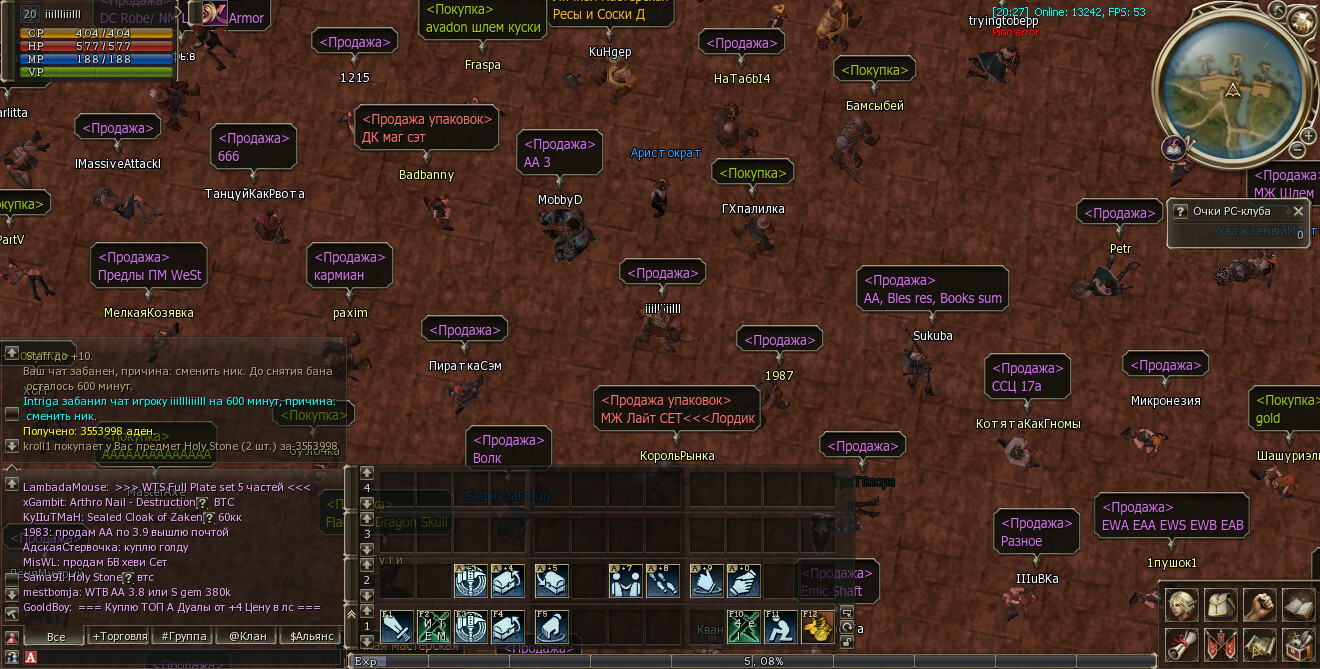Switch to the +Торговля chat tab
The width and height of the screenshot is (1320, 669).
pos(119,636)
